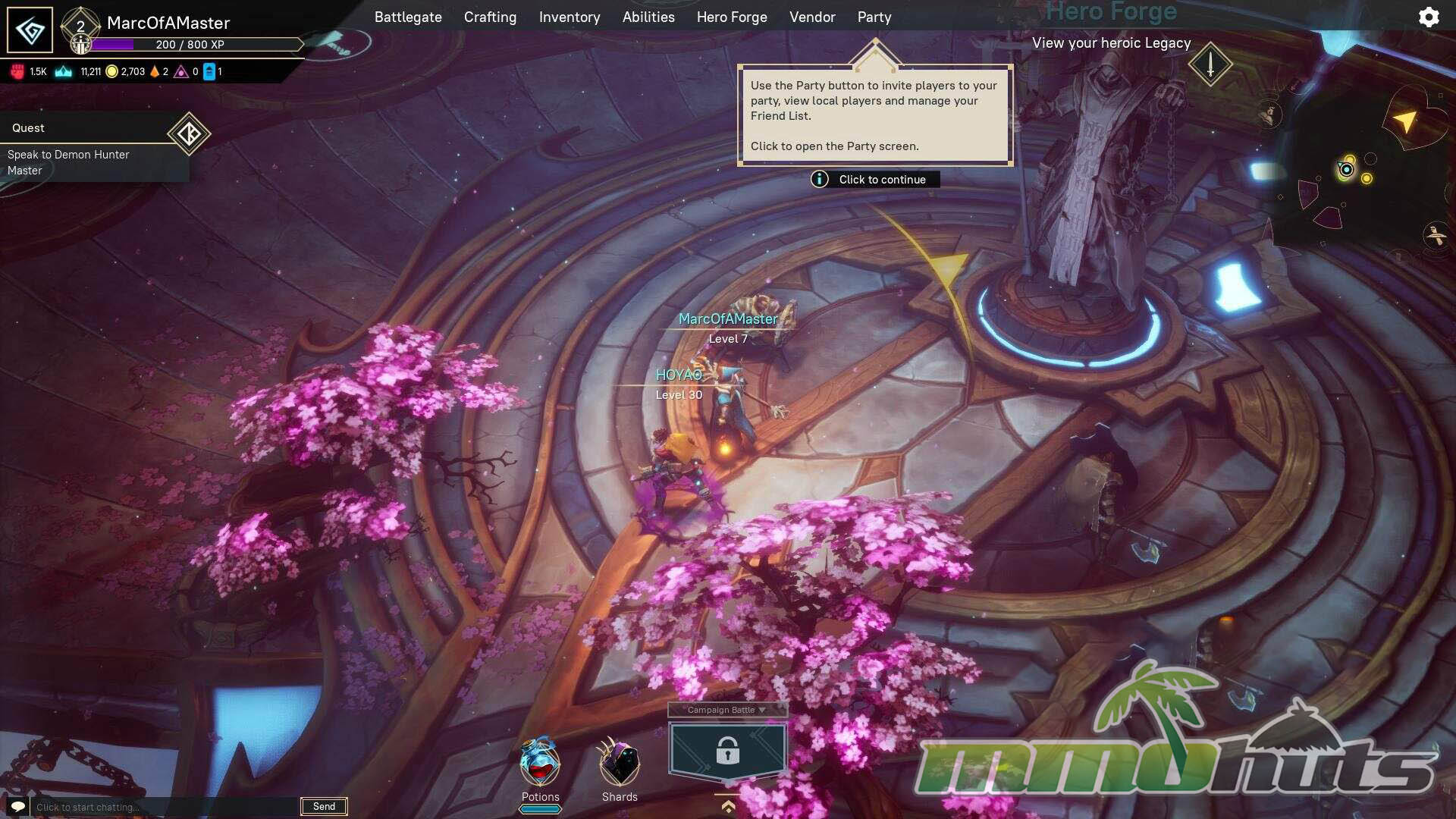Image resolution: width=1456 pixels, height=819 pixels.
Task: Open the Inventory menu
Action: [570, 17]
